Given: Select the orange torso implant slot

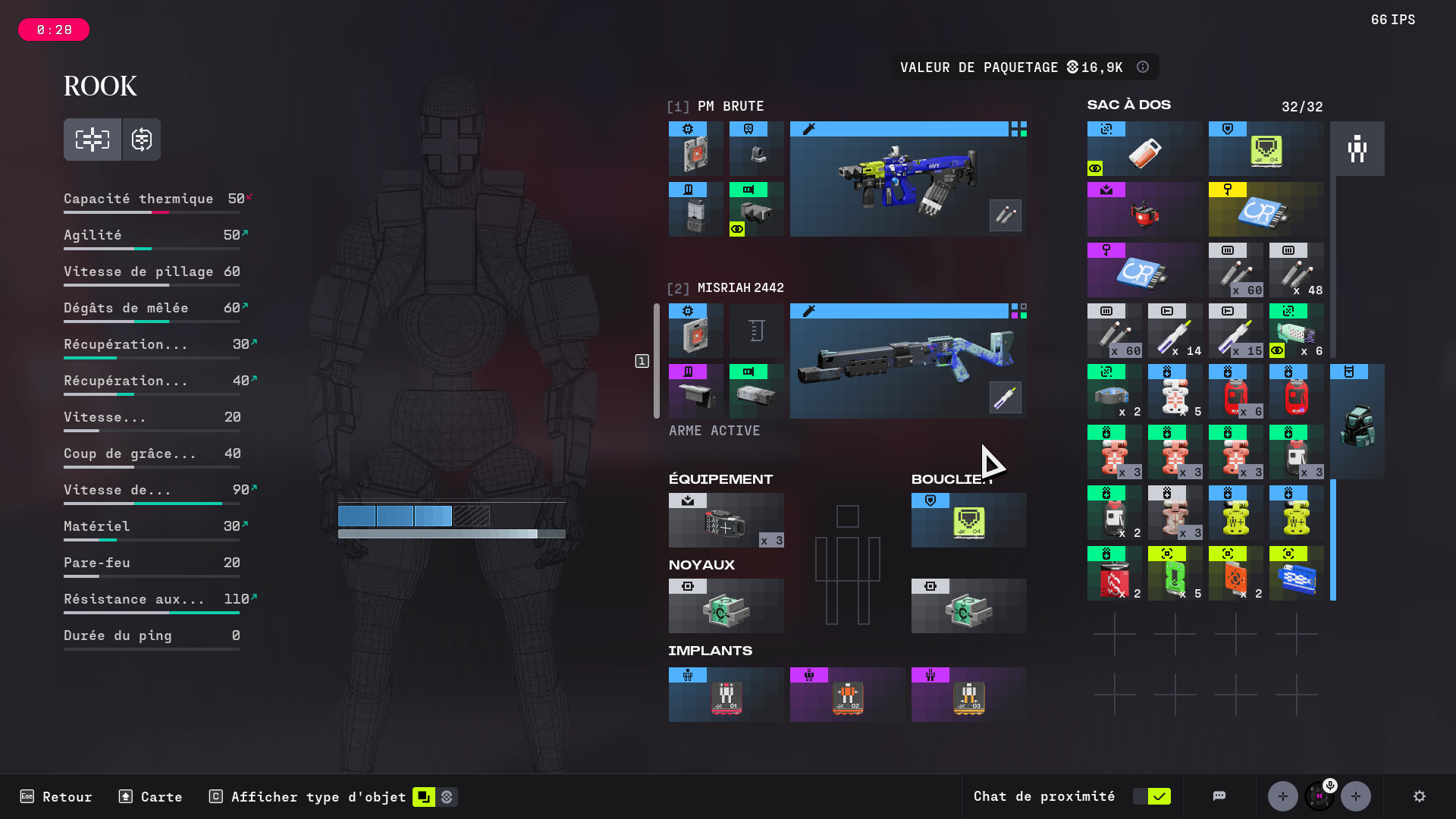Looking at the screenshot, I should coord(847,695).
